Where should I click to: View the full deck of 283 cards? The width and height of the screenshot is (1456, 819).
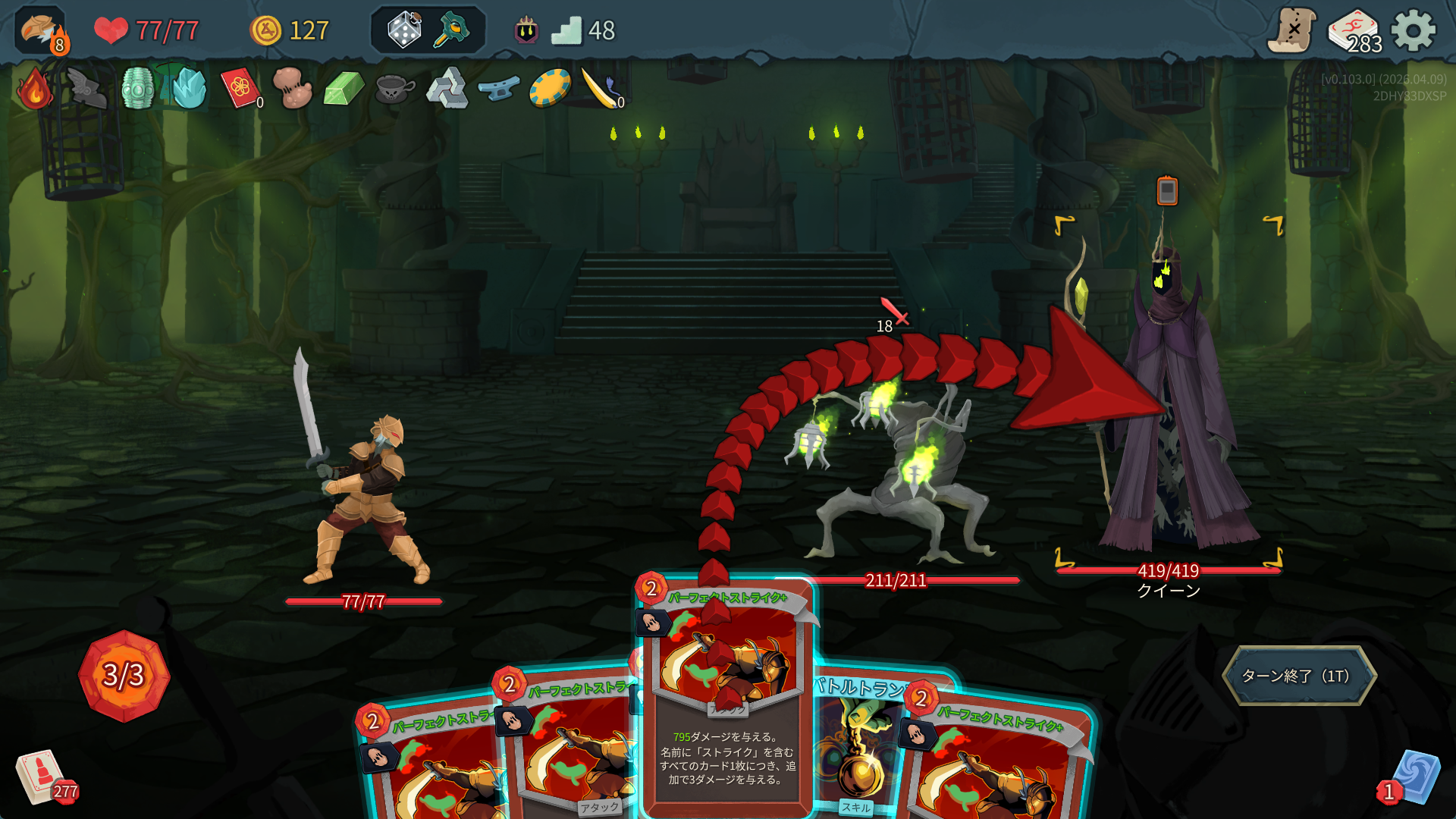[x=1354, y=31]
